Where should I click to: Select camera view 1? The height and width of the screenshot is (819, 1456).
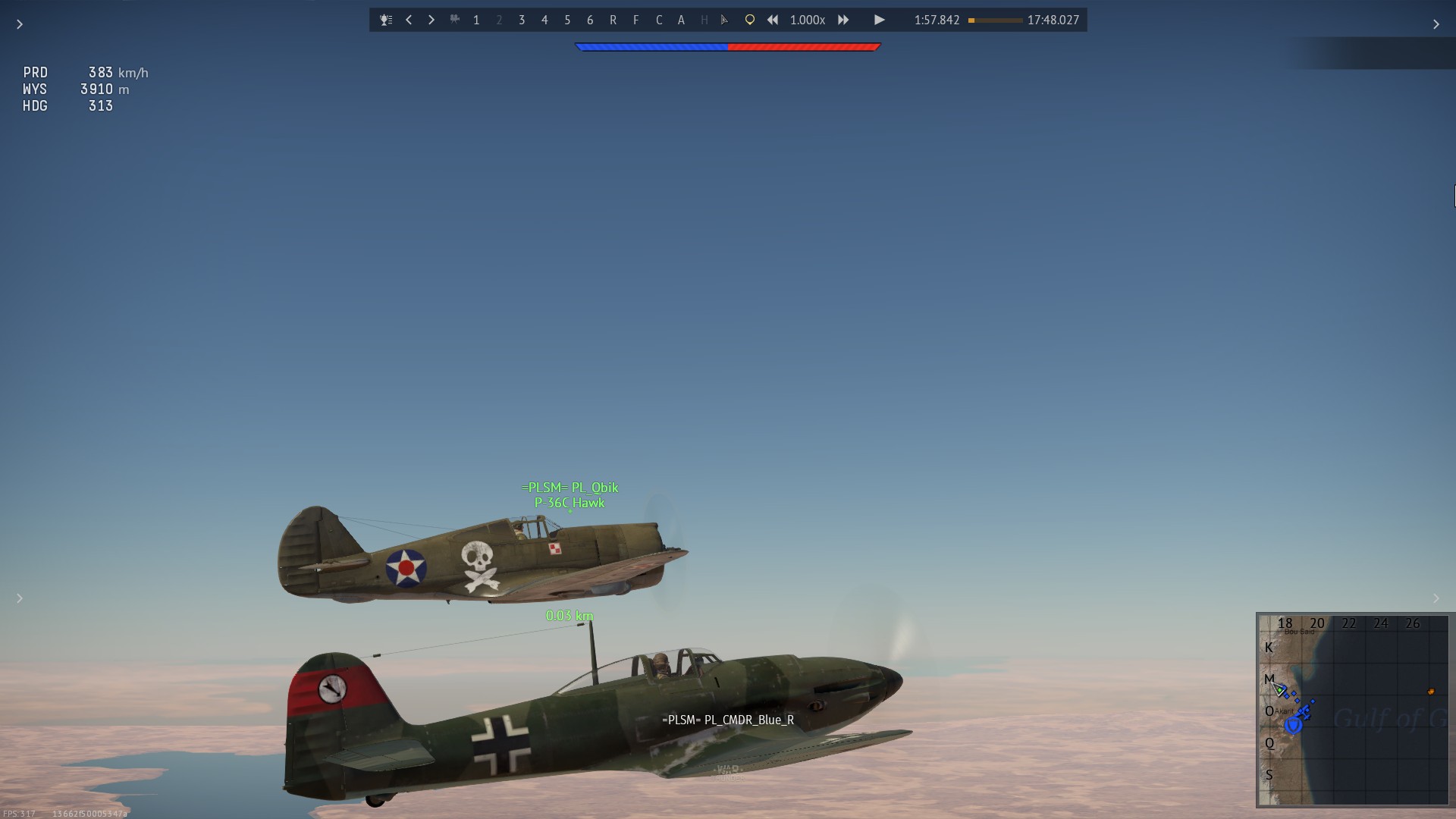click(476, 20)
